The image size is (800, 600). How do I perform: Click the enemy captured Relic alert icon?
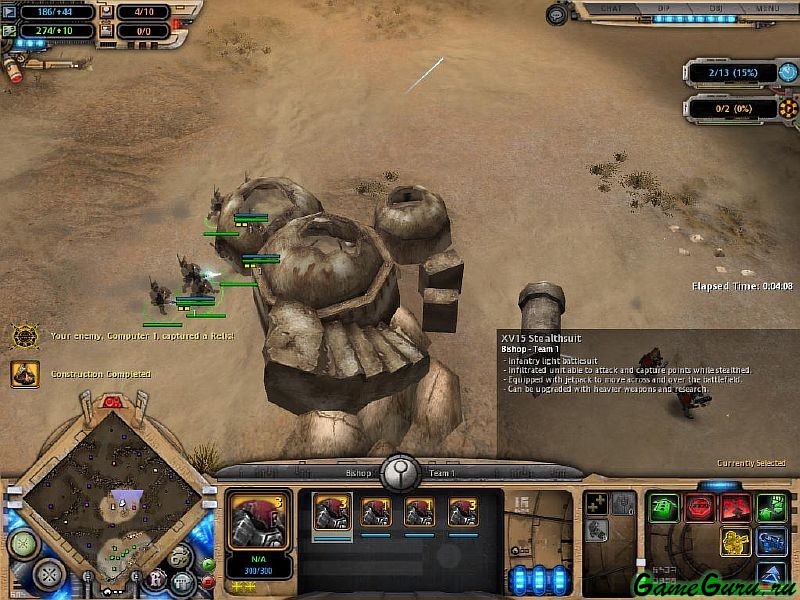[25, 336]
